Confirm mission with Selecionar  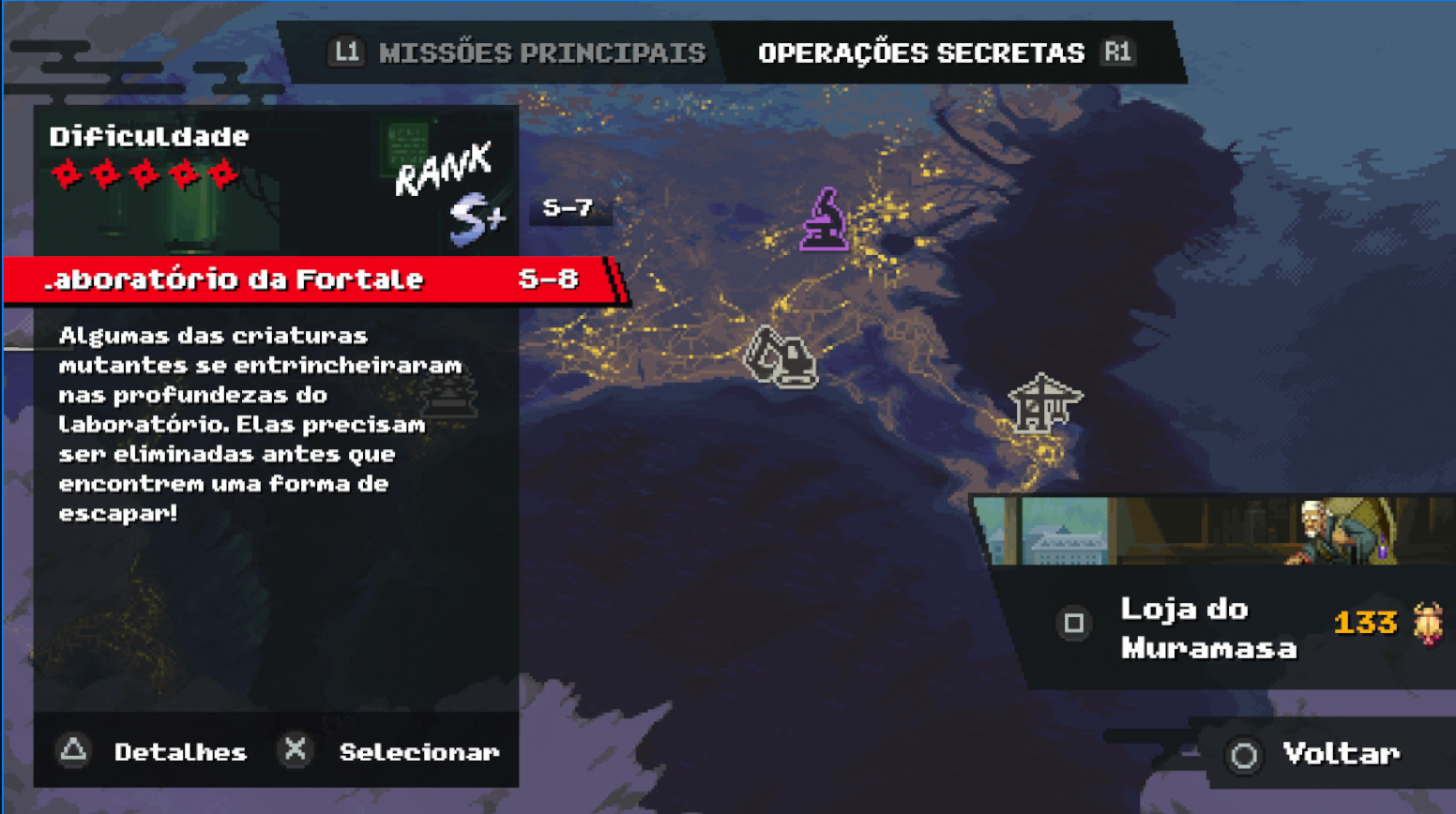click(417, 751)
